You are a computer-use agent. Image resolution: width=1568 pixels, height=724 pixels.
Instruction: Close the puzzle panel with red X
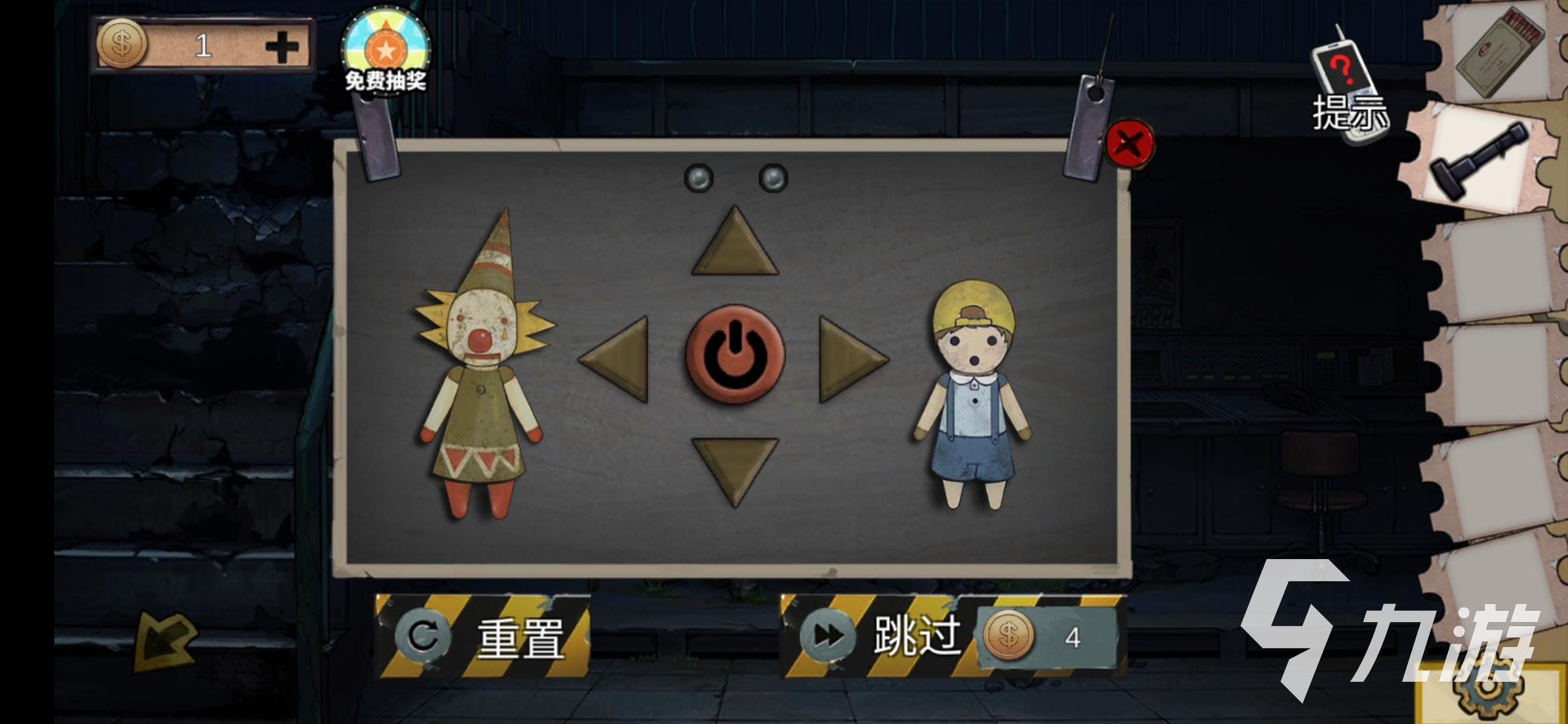click(1129, 143)
